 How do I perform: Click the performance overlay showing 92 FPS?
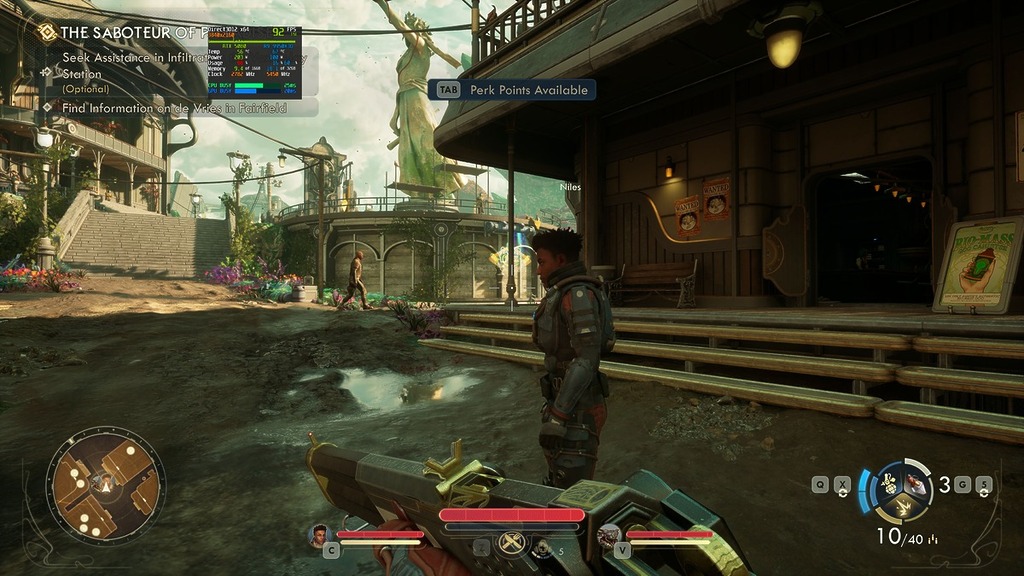click(254, 62)
